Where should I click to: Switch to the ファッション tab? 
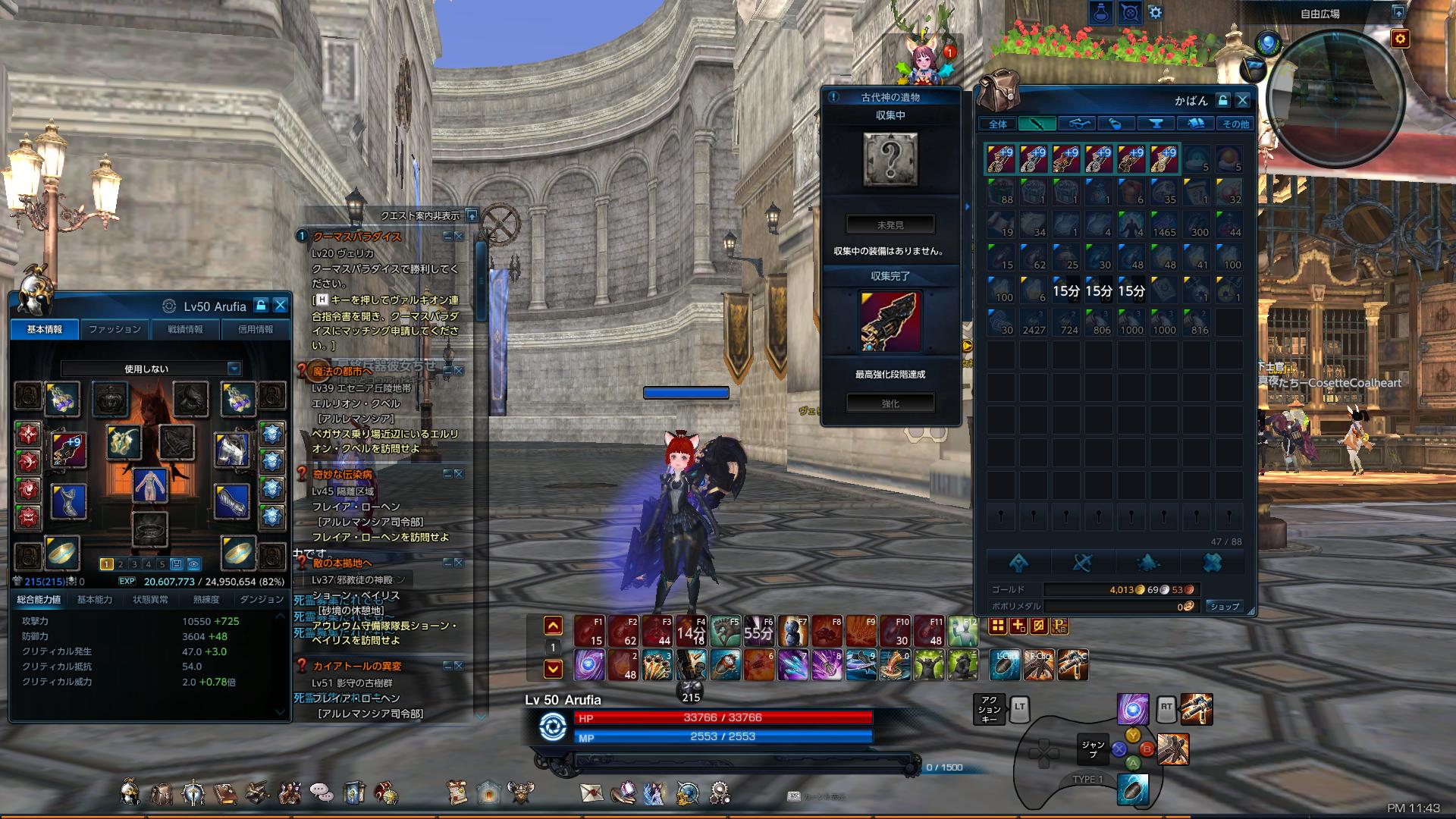(x=115, y=329)
